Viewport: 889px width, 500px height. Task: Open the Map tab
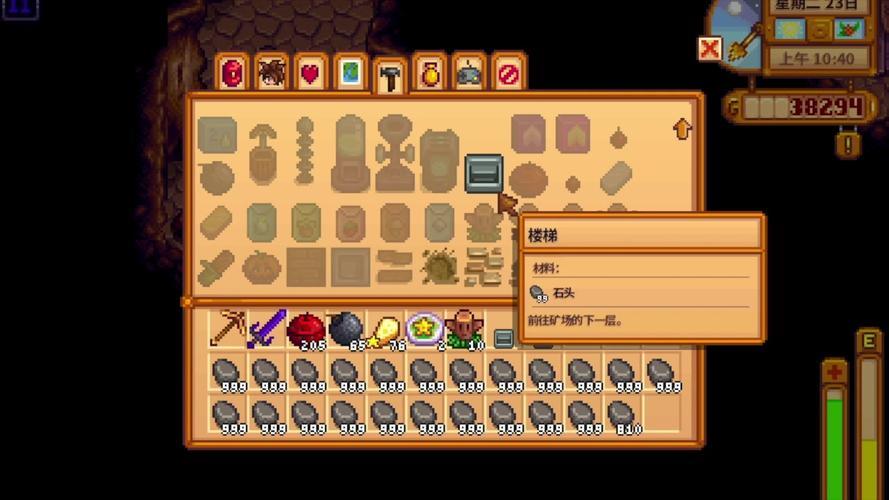(349, 74)
